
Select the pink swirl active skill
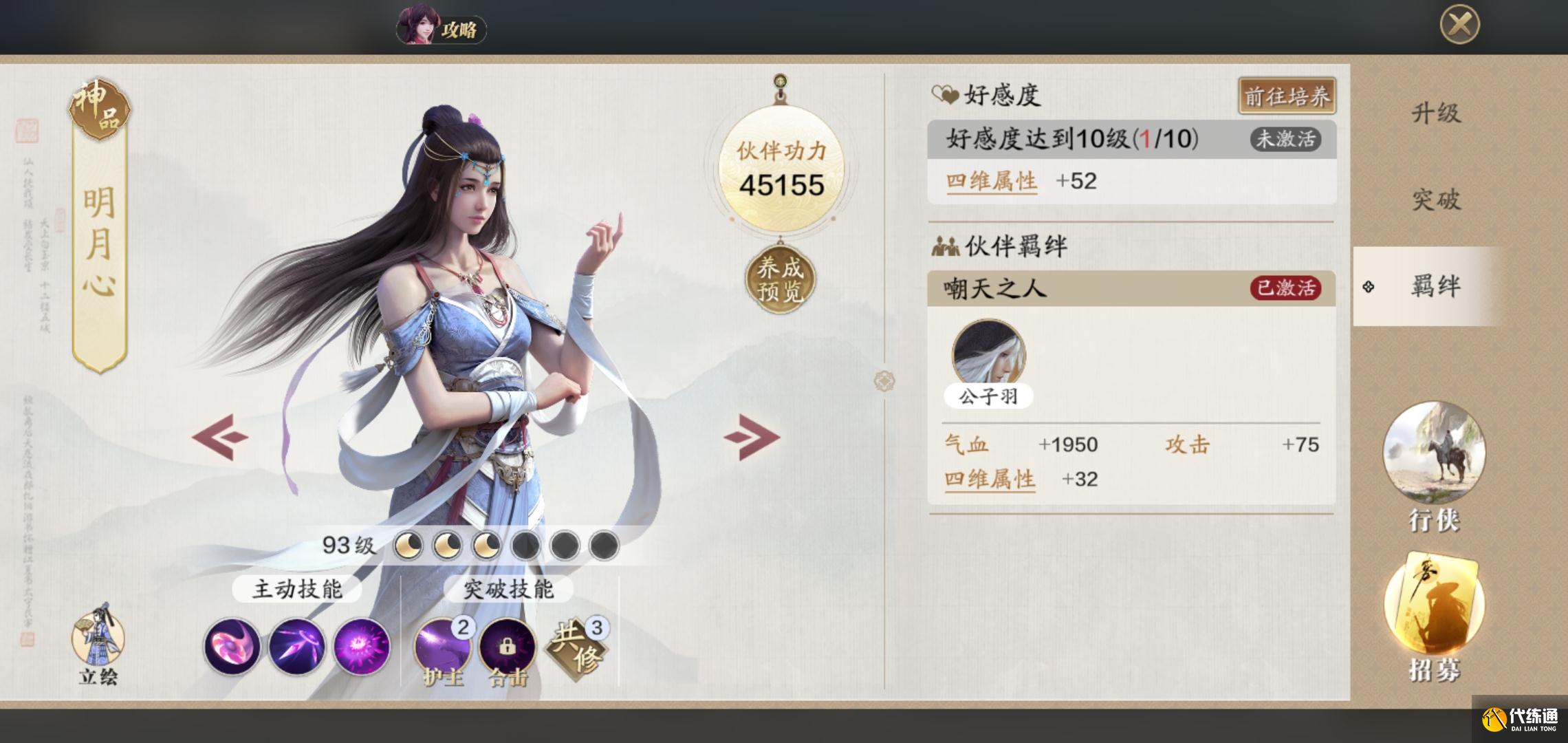232,647
